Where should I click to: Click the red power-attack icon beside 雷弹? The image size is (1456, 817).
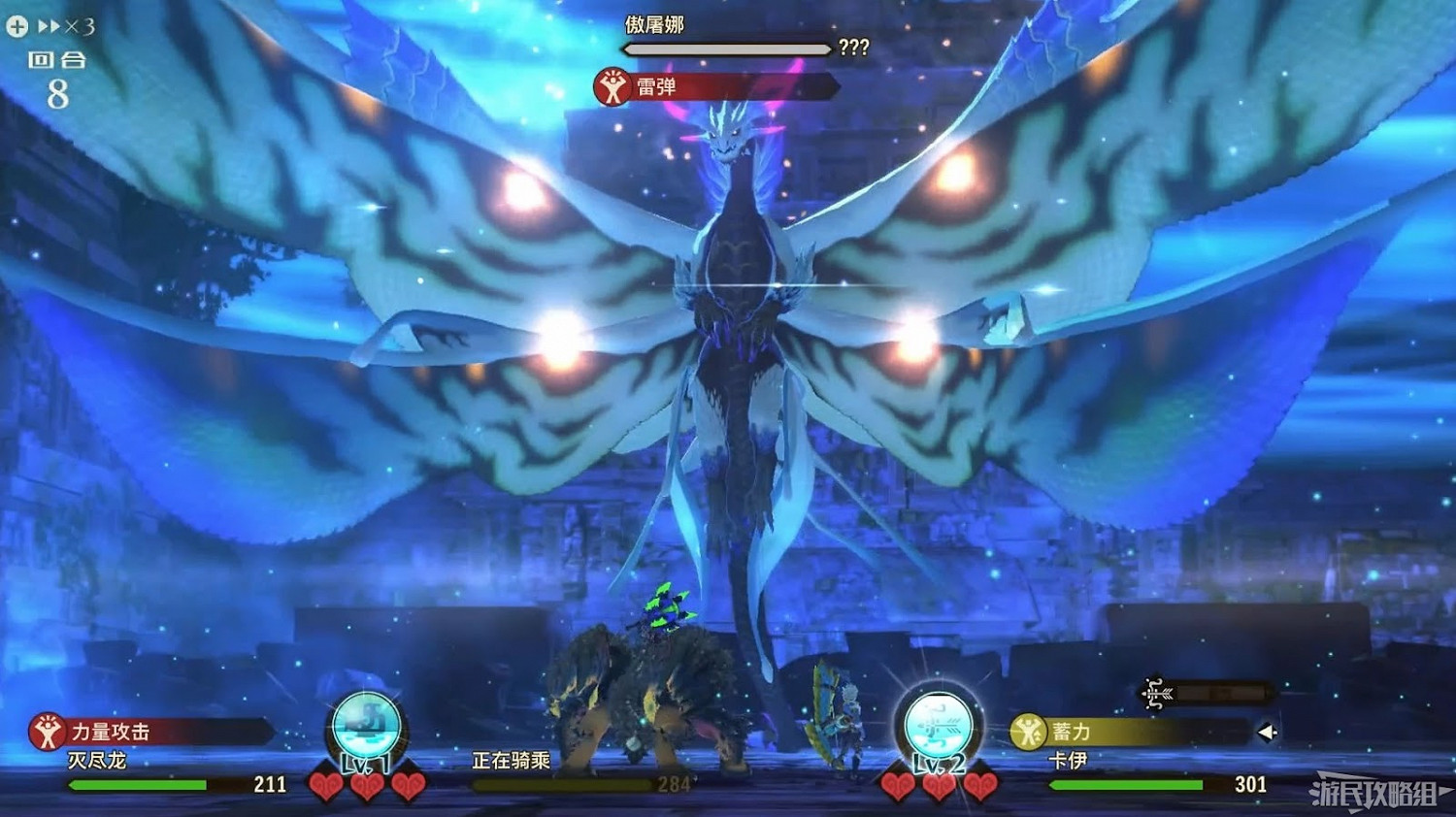tap(611, 85)
